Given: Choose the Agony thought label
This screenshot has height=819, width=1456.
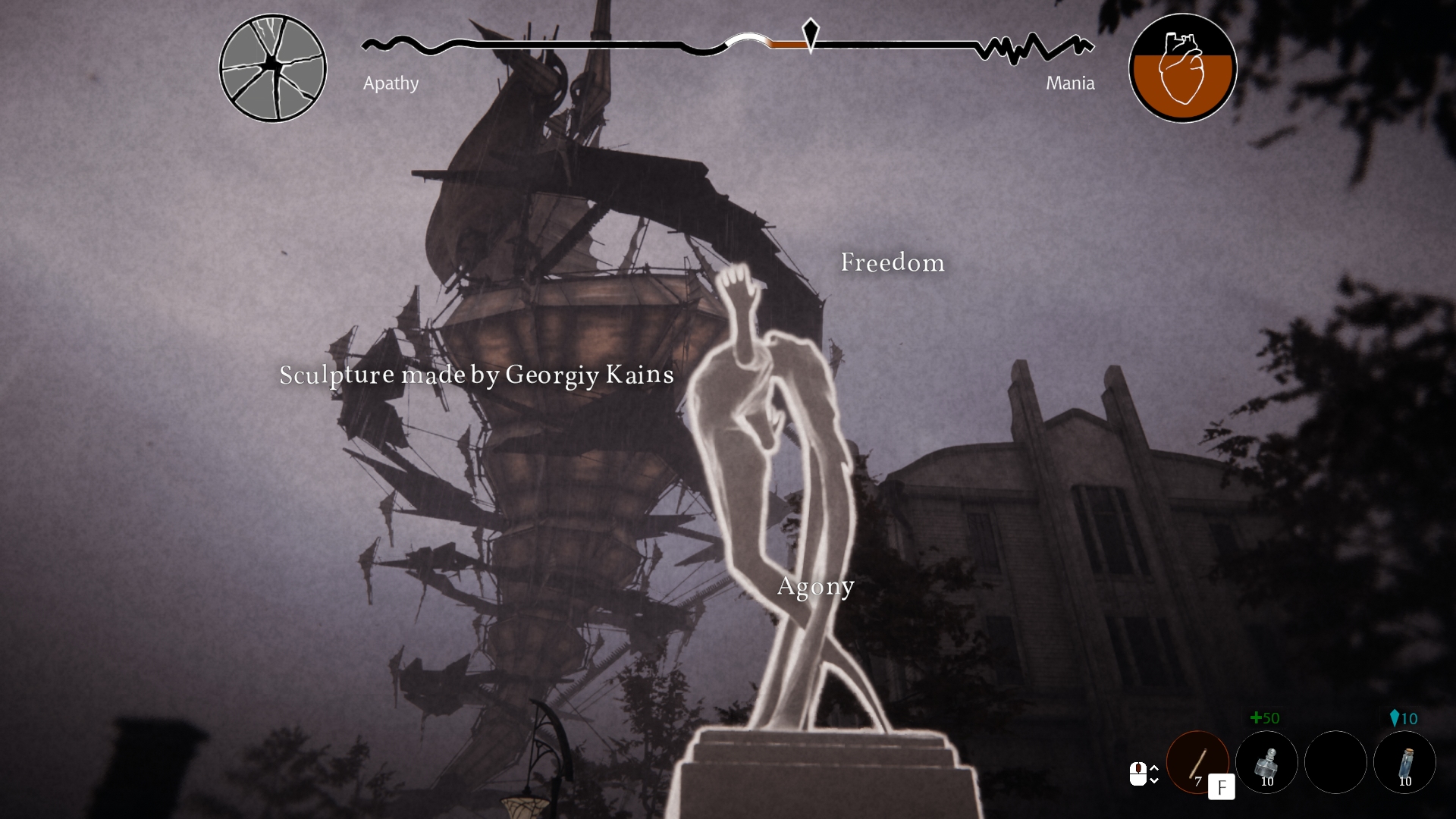Looking at the screenshot, I should 816,586.
